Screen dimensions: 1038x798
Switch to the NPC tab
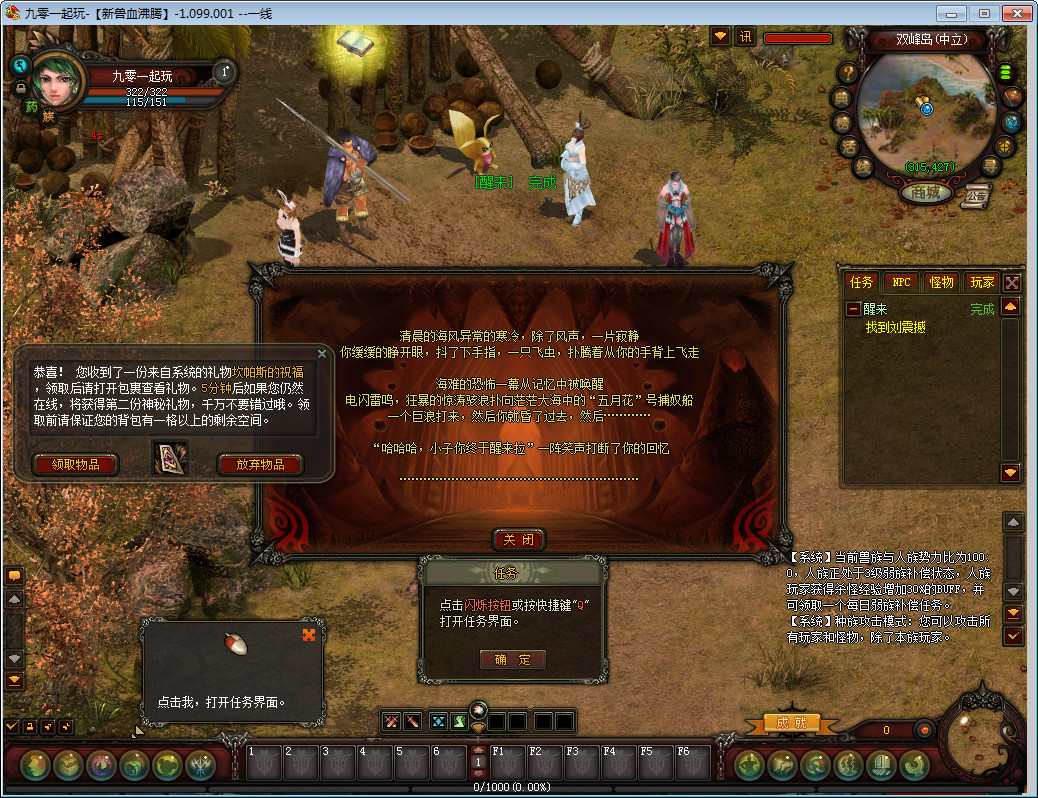[901, 283]
